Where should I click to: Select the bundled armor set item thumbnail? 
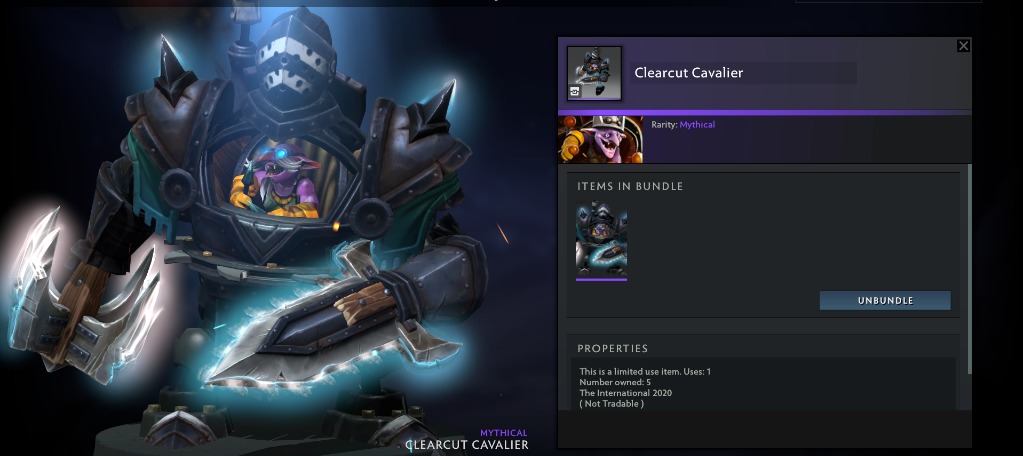602,239
